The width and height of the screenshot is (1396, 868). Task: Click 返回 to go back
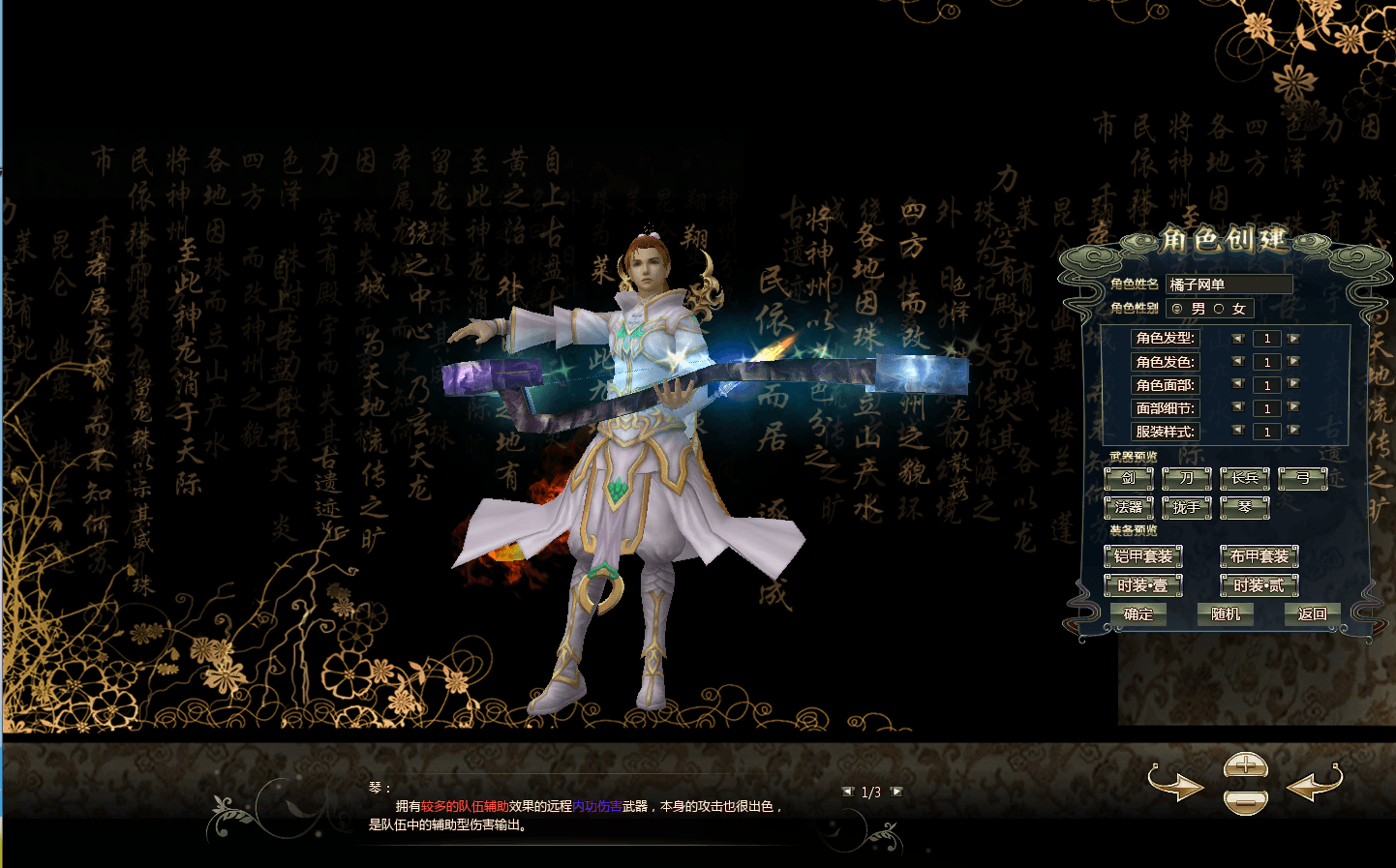pyautogui.click(x=1313, y=614)
